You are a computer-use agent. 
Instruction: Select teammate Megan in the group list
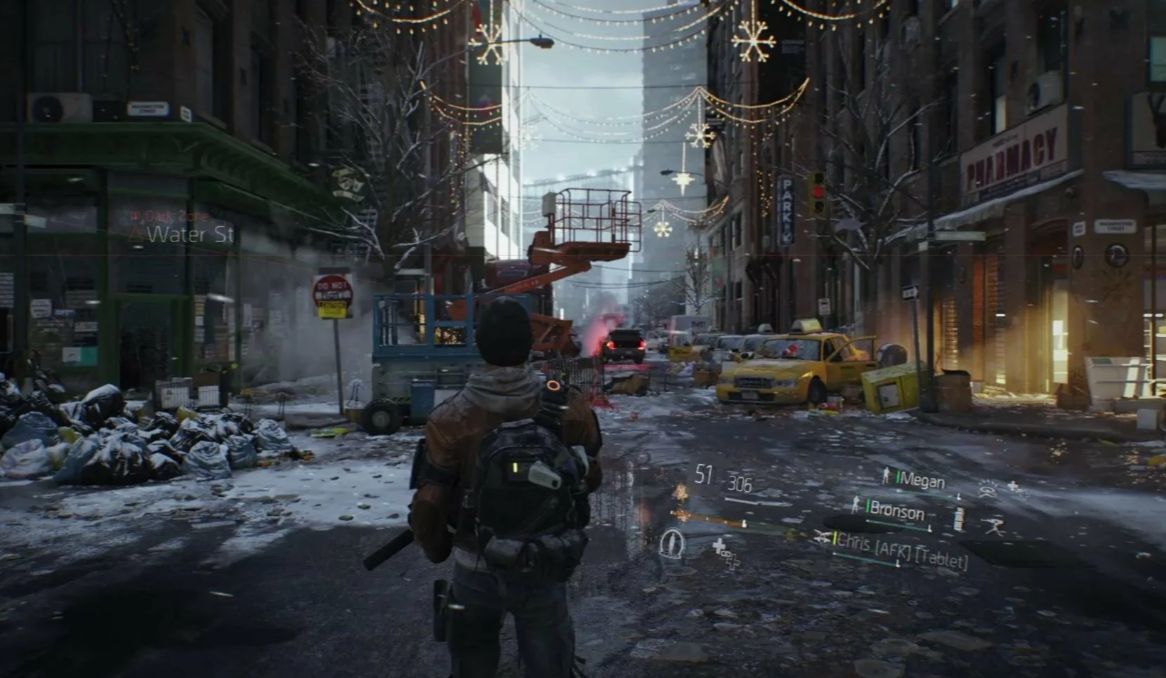(919, 480)
